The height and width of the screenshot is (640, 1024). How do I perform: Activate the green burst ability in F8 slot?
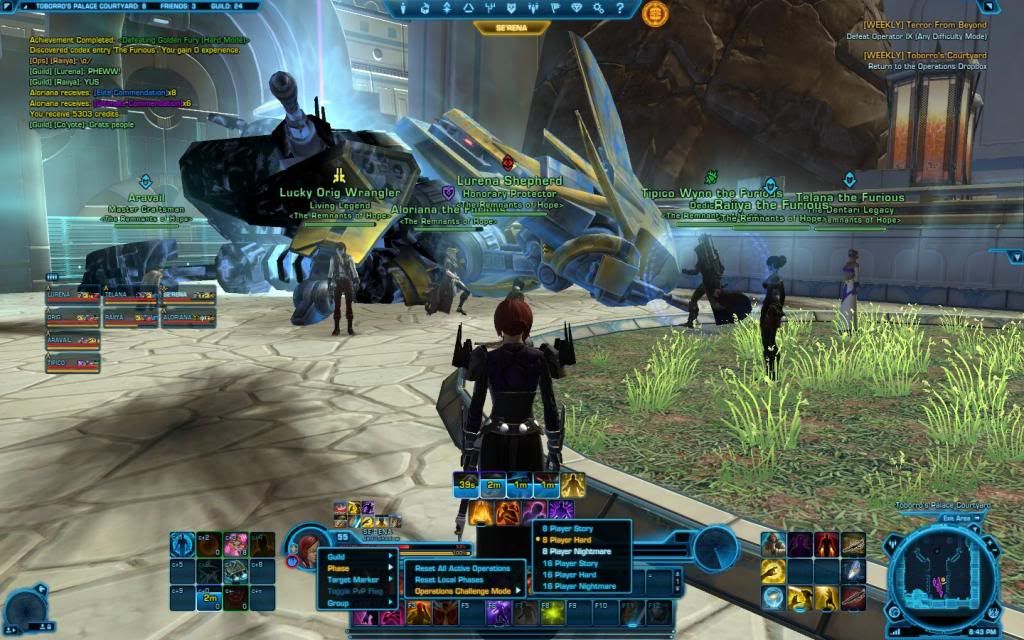point(551,611)
